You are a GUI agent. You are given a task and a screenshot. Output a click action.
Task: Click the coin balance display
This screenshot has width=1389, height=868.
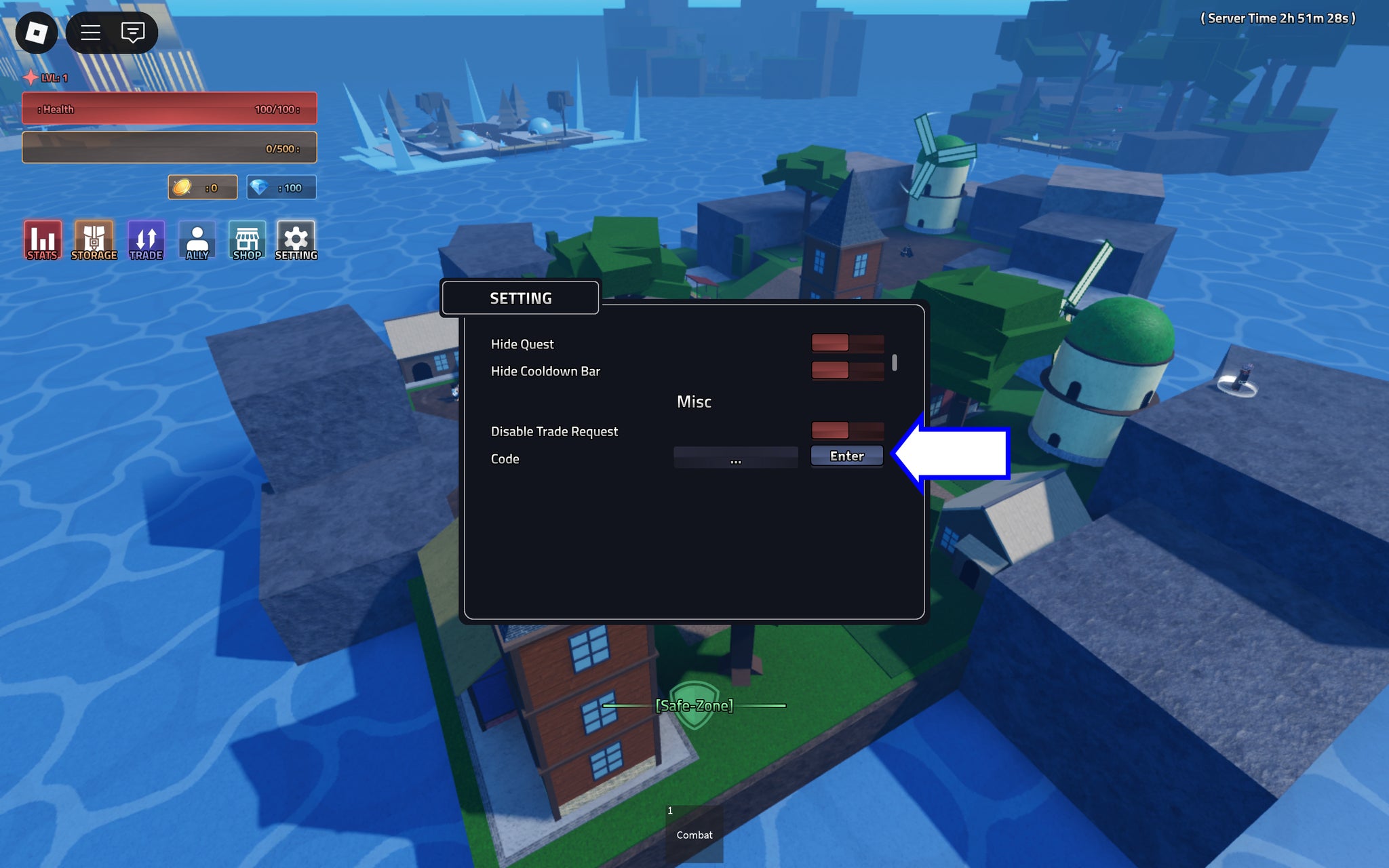[x=201, y=187]
